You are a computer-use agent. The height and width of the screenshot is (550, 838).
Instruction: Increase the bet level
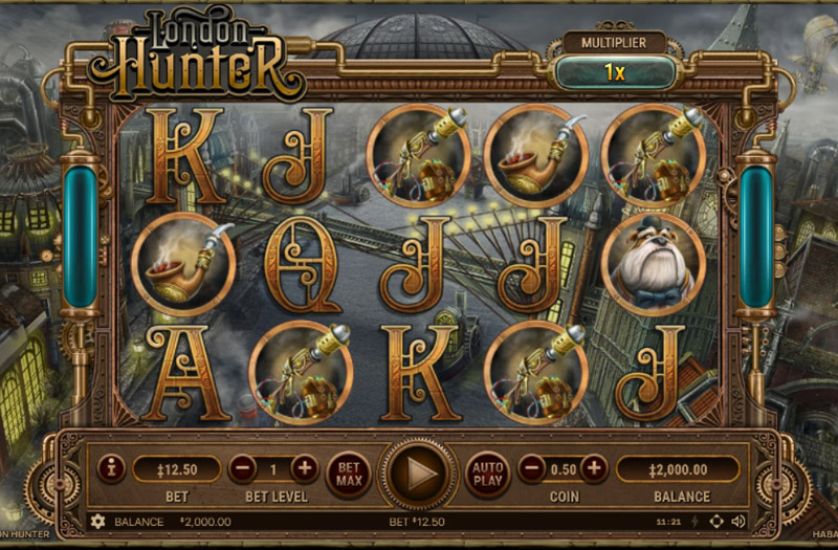(303, 467)
